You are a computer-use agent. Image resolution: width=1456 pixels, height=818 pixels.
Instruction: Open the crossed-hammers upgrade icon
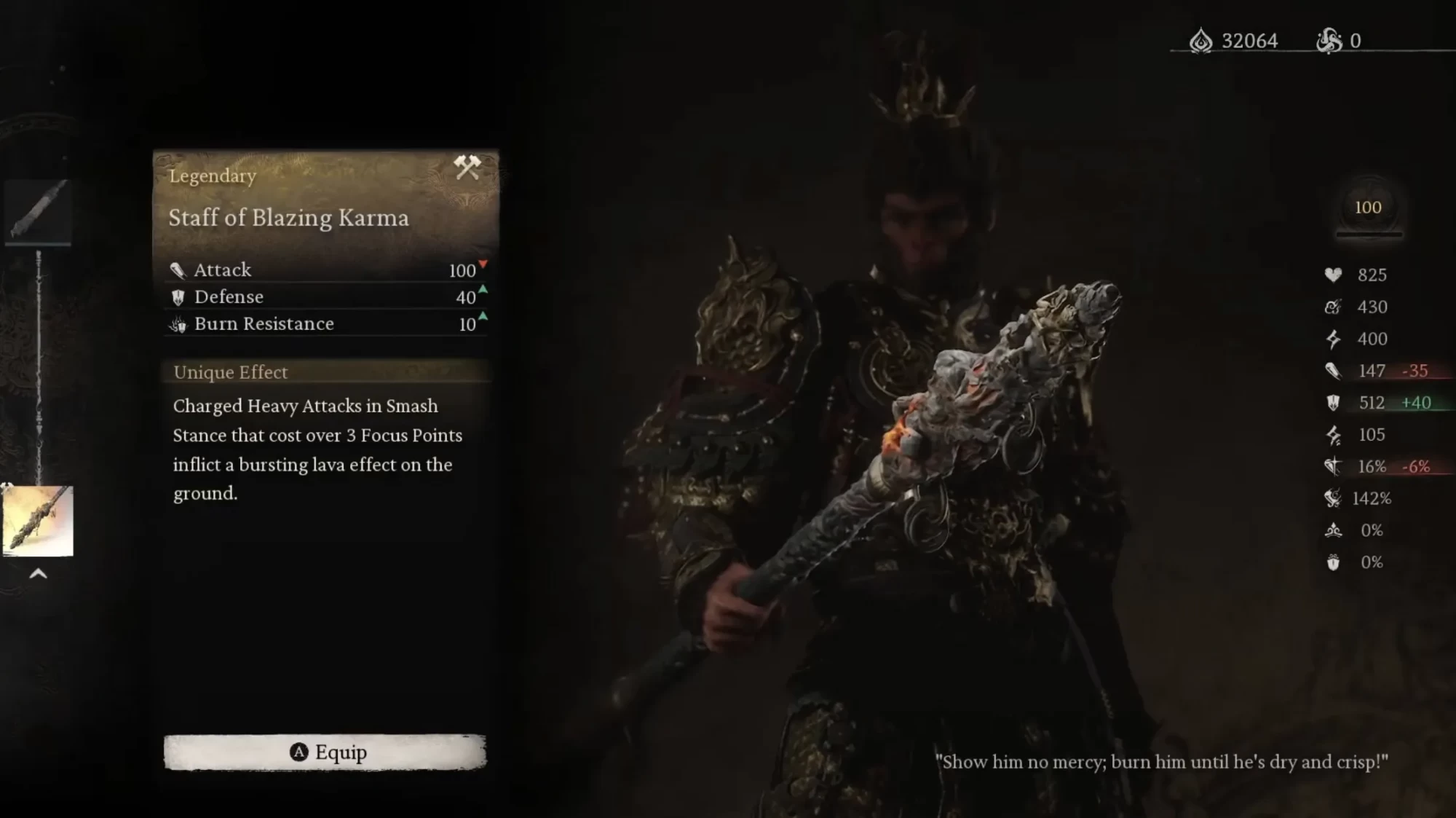point(467,168)
